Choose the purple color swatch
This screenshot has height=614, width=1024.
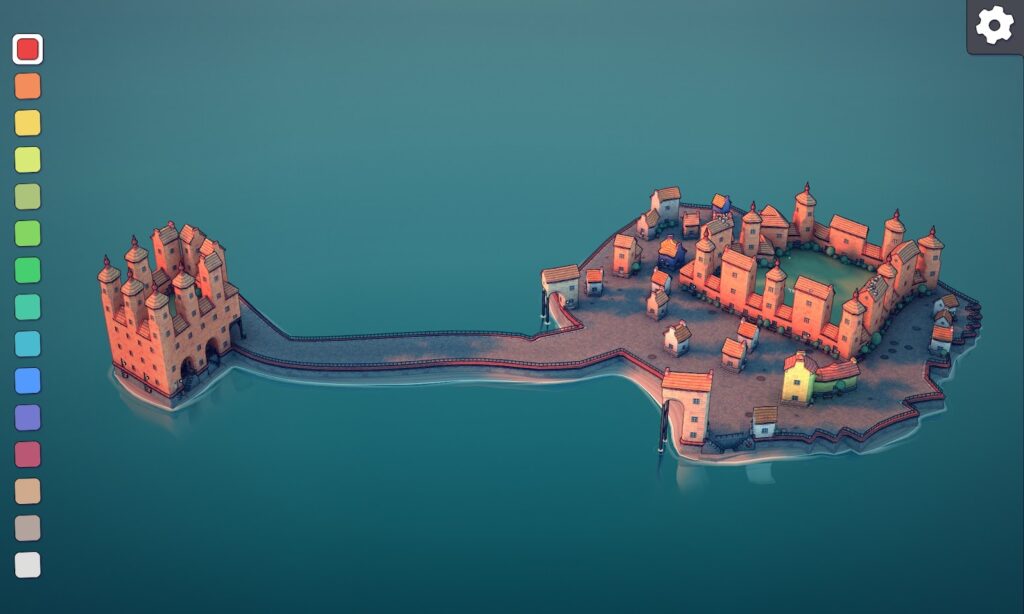[28, 418]
